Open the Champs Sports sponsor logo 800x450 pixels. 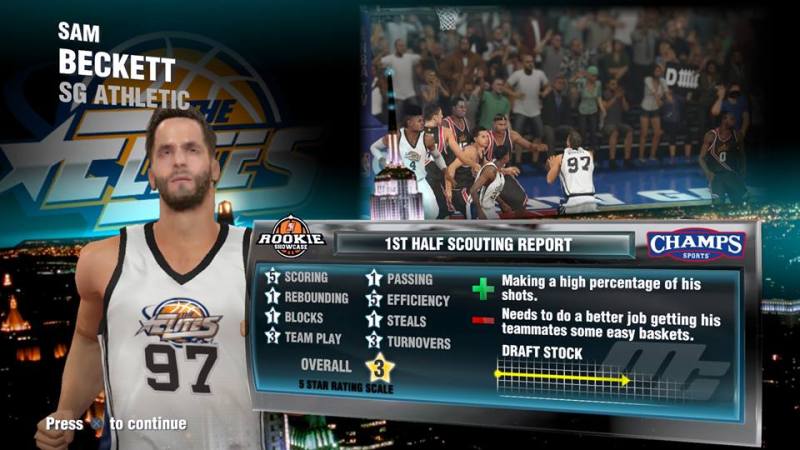(696, 245)
